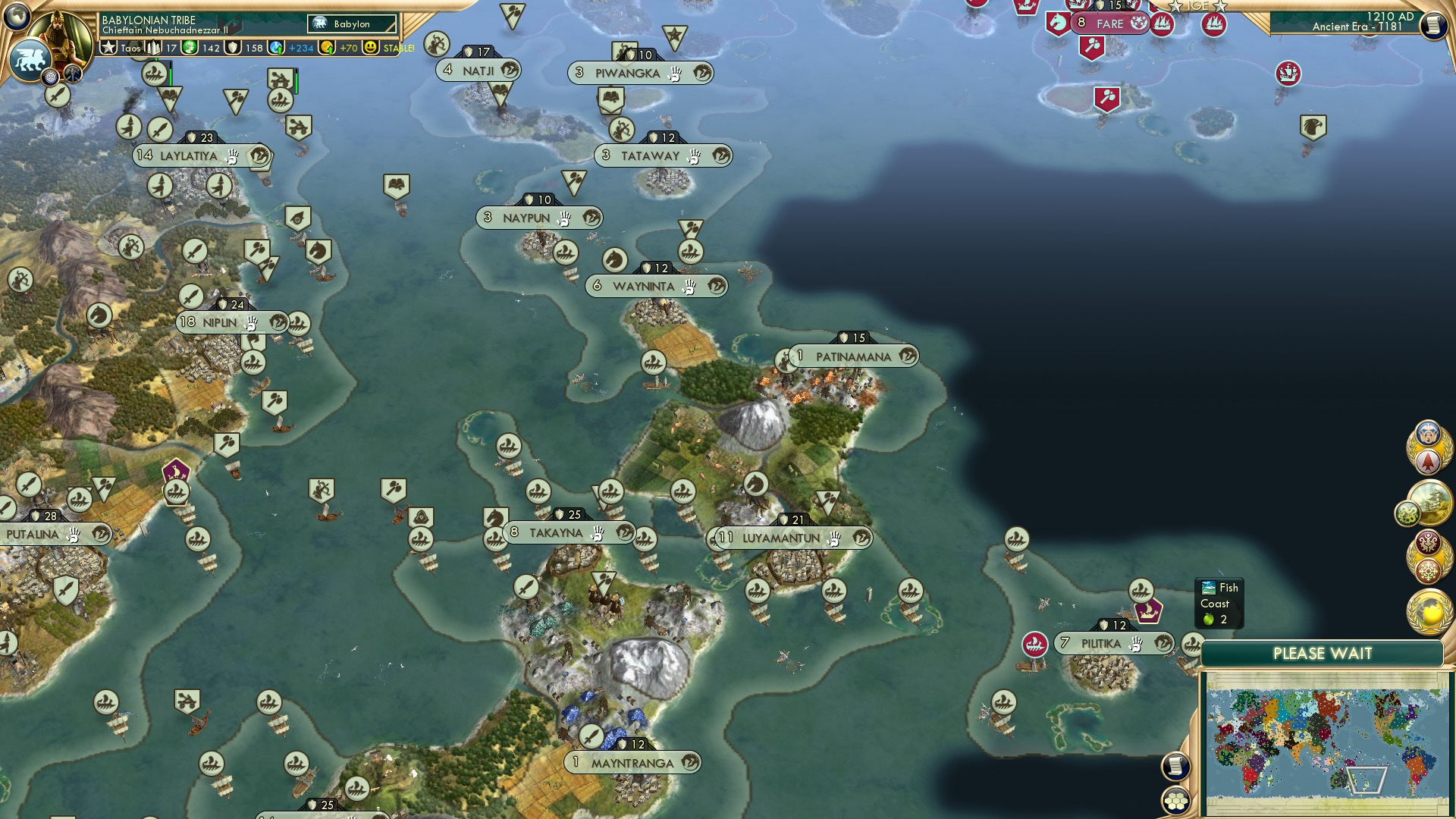Select Chieftain Nebuchadnezzar's leader portrait
Screen dimensions: 1456x819
click(61, 34)
